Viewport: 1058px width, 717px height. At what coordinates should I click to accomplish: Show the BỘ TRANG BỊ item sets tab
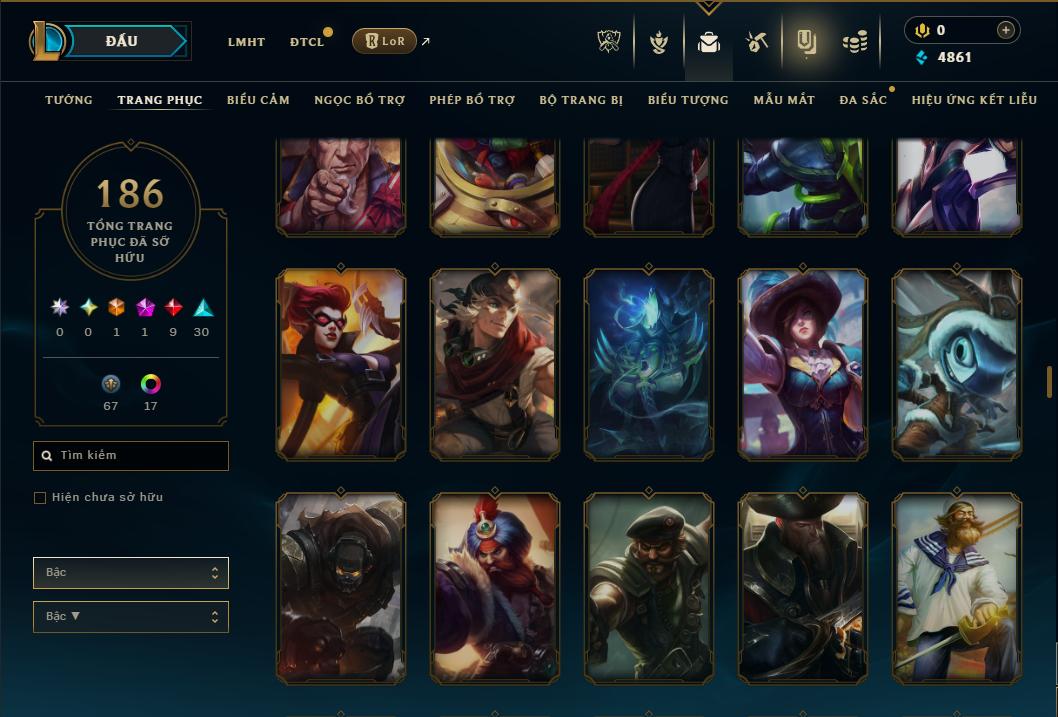pyautogui.click(x=581, y=100)
